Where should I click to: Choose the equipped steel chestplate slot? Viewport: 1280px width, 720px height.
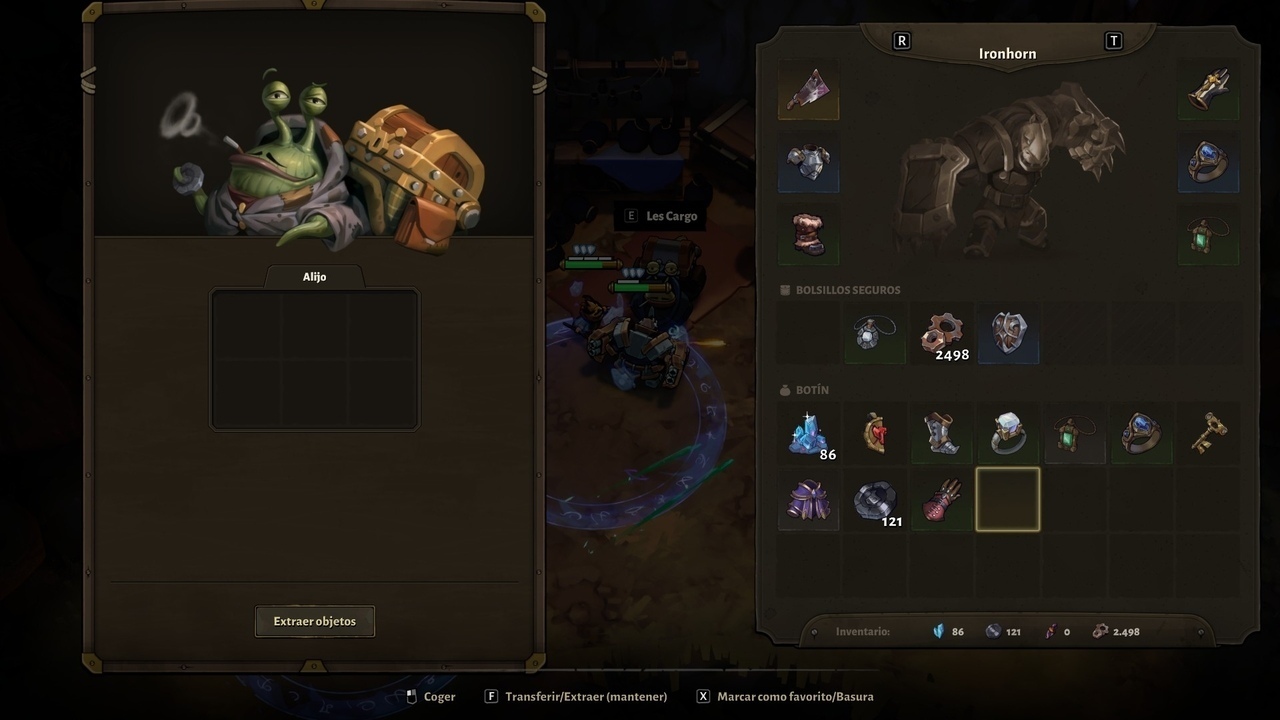(808, 162)
